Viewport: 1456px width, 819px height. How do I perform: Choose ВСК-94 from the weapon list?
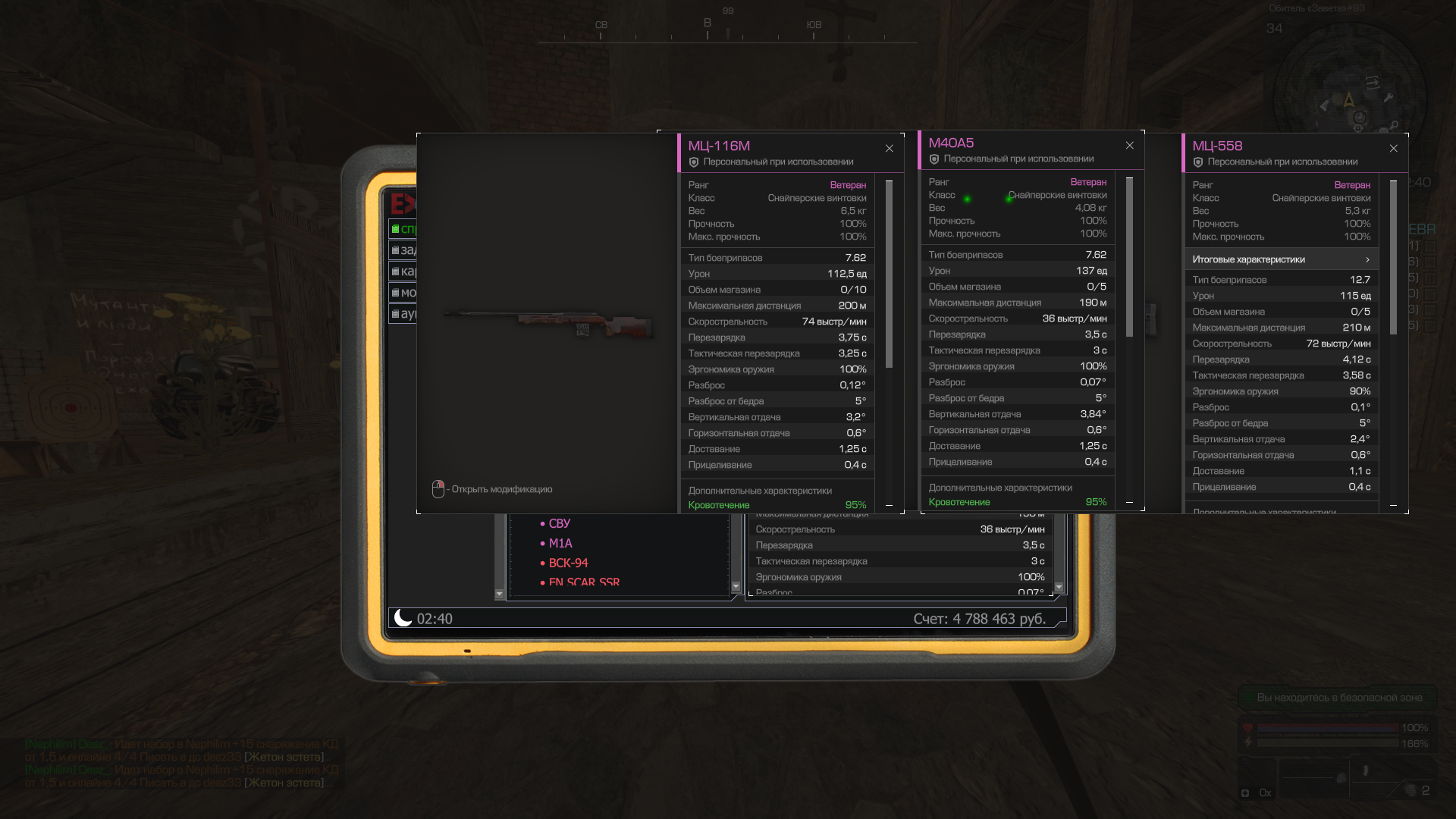568,563
